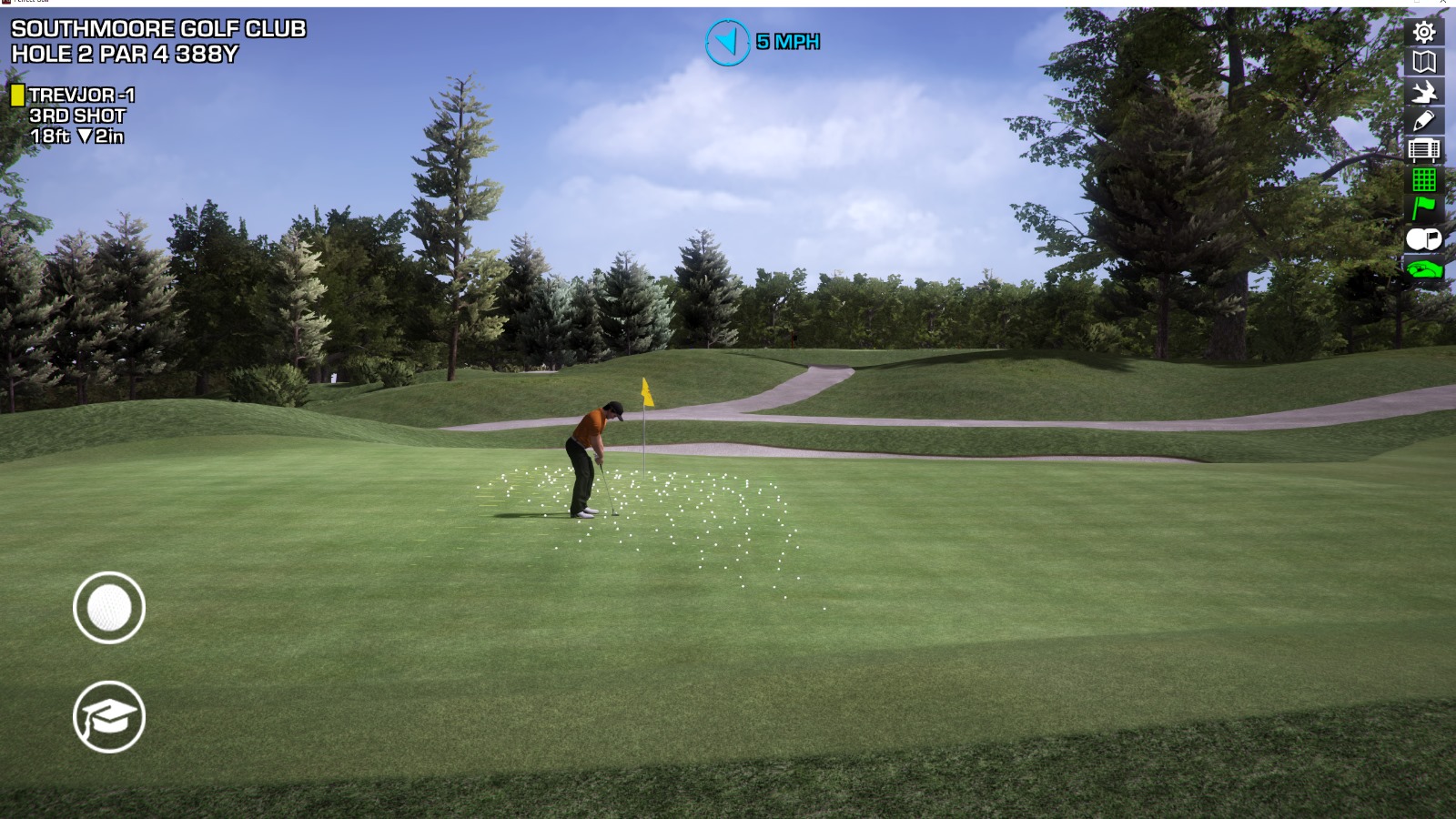Viewport: 1456px width, 819px height.
Task: Open the course map icon
Action: click(x=1424, y=62)
